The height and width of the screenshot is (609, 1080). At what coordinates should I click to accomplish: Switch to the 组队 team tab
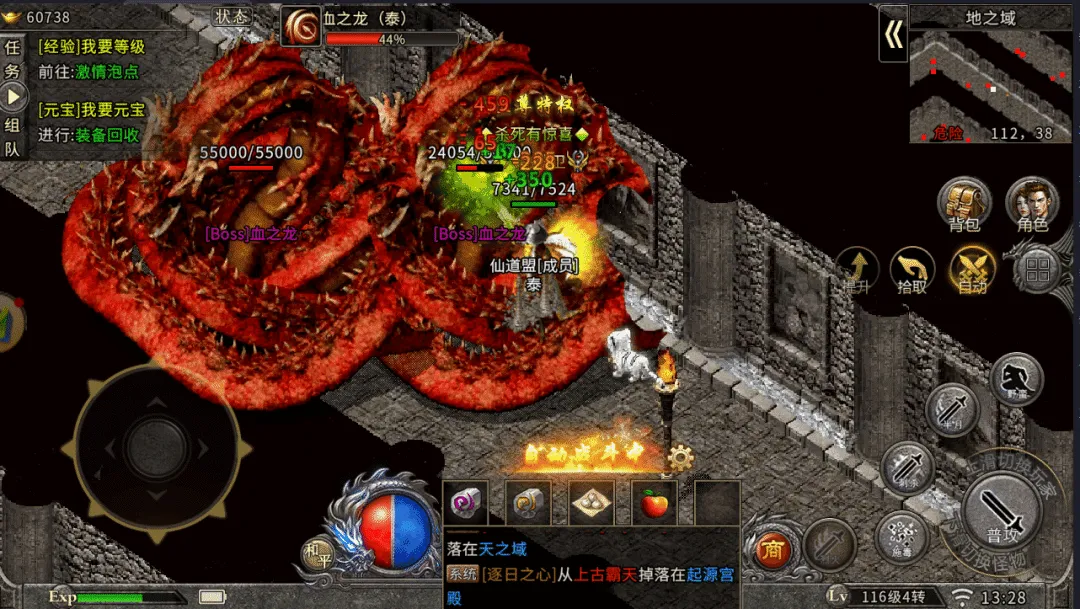[x=12, y=137]
